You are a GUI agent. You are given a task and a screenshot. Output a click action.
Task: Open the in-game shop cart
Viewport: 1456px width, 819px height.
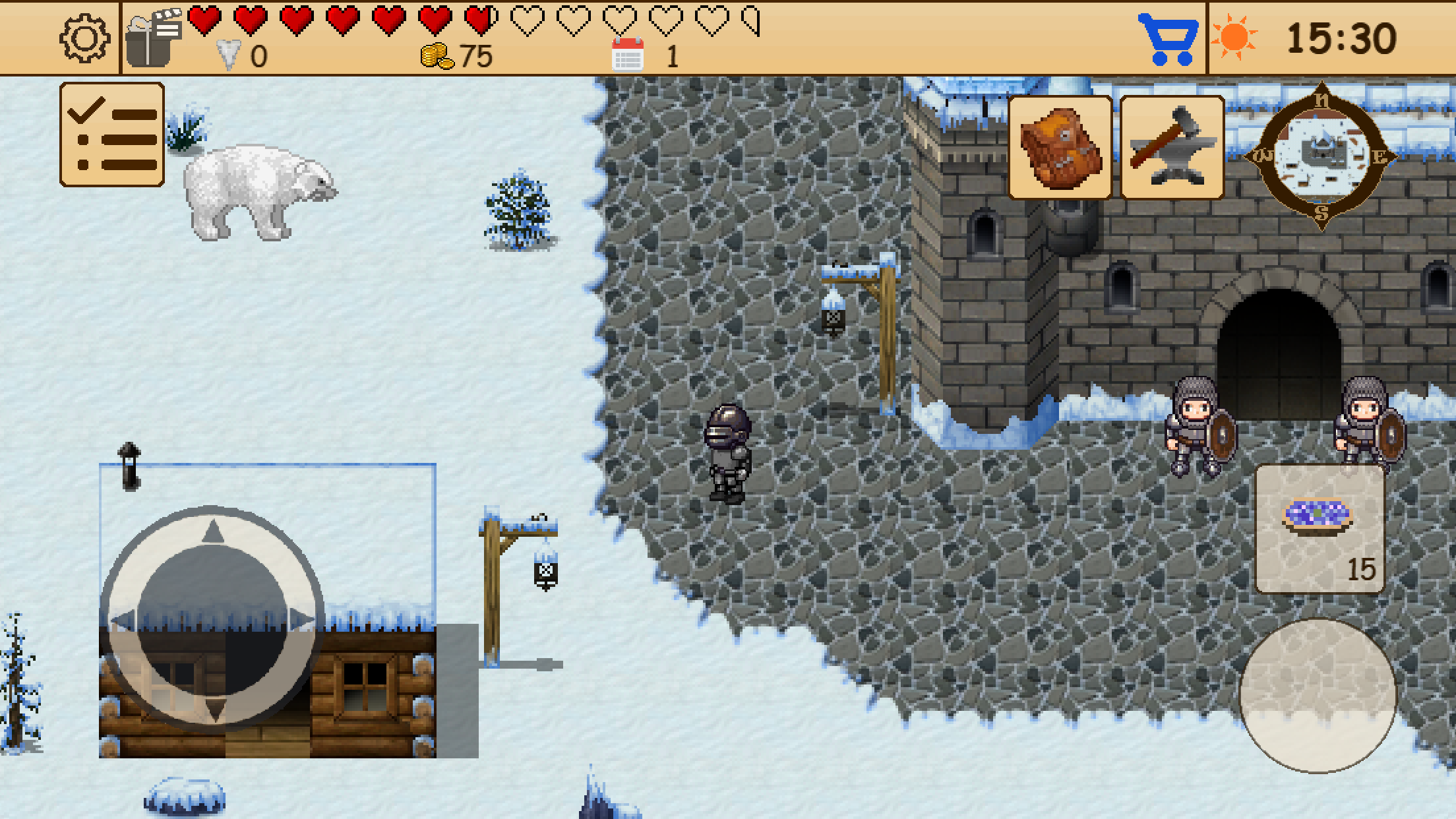click(x=1167, y=40)
